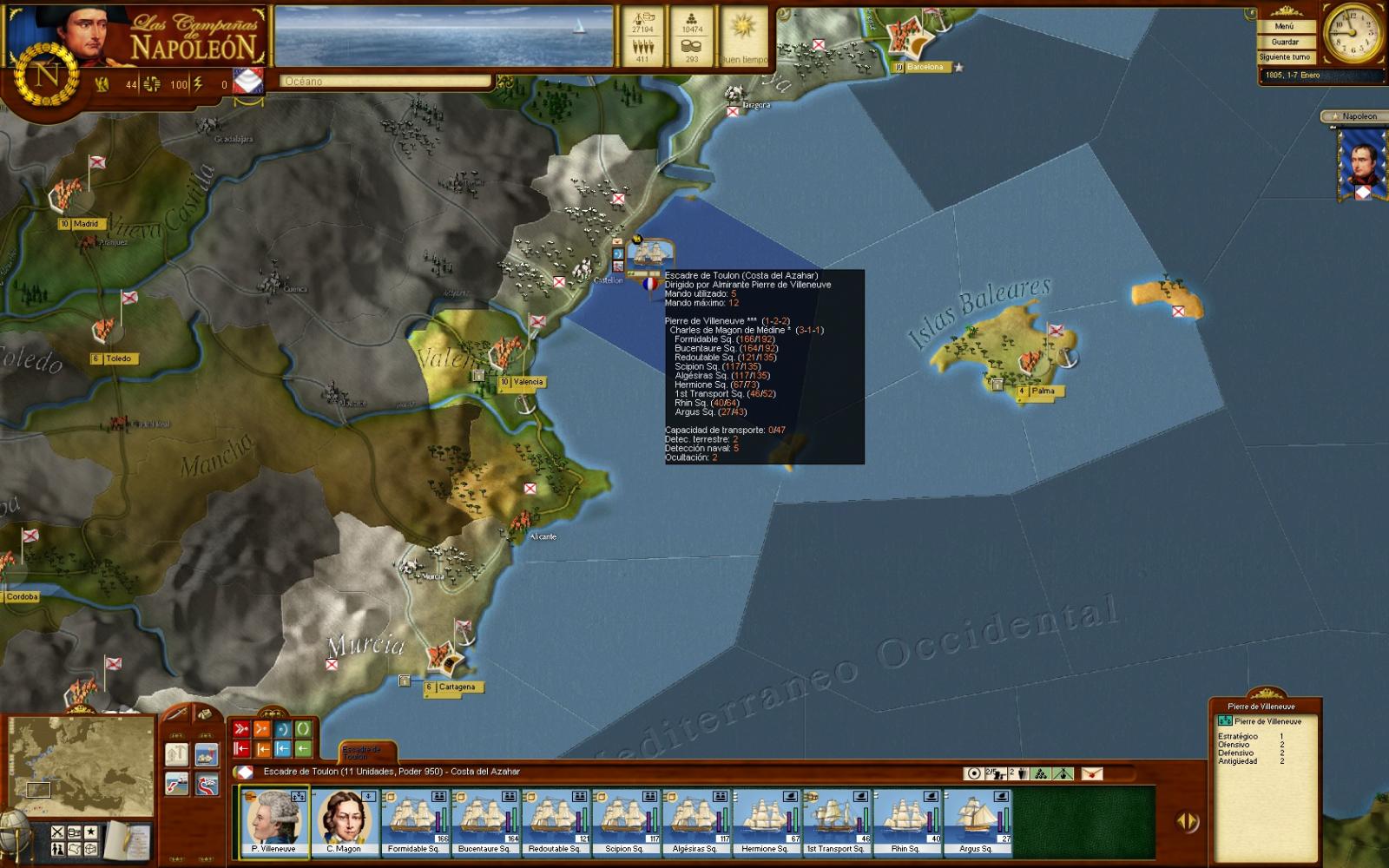
Task: Select the Argus Sq. unit card
Action: [x=976, y=821]
